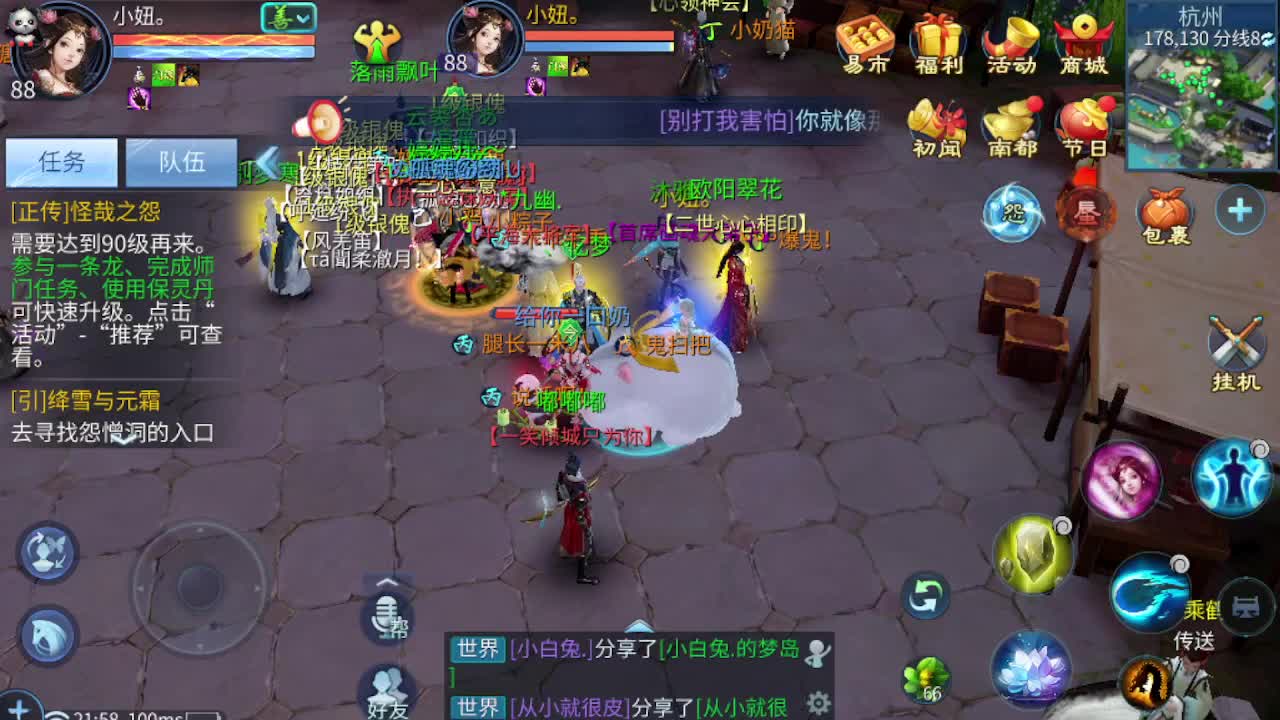
Task: Select the 任务 quest tab
Action: tap(60, 162)
